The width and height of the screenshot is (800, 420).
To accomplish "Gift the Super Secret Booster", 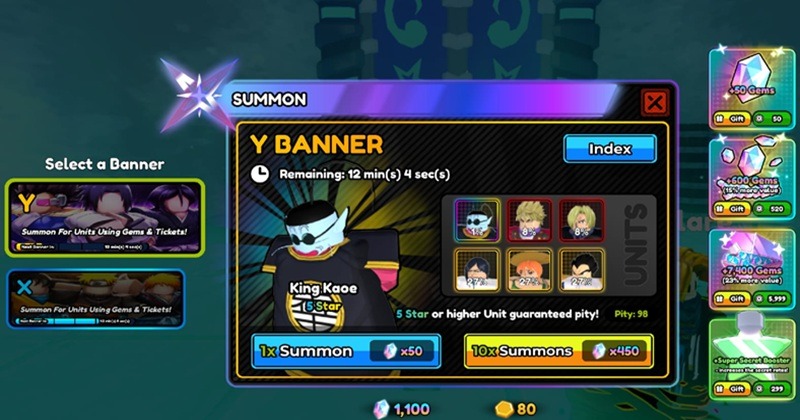I will 729,388.
